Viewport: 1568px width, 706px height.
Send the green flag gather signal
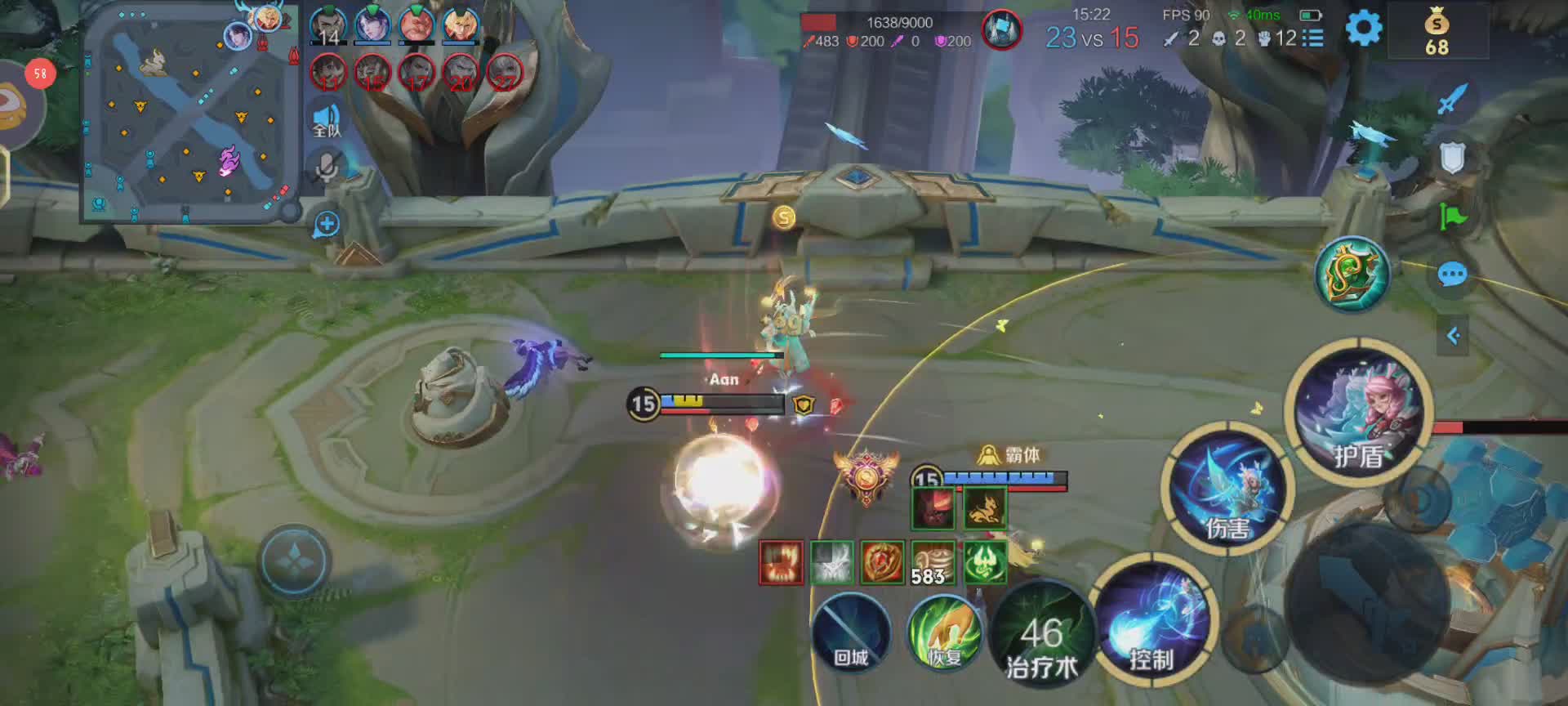(x=1452, y=217)
